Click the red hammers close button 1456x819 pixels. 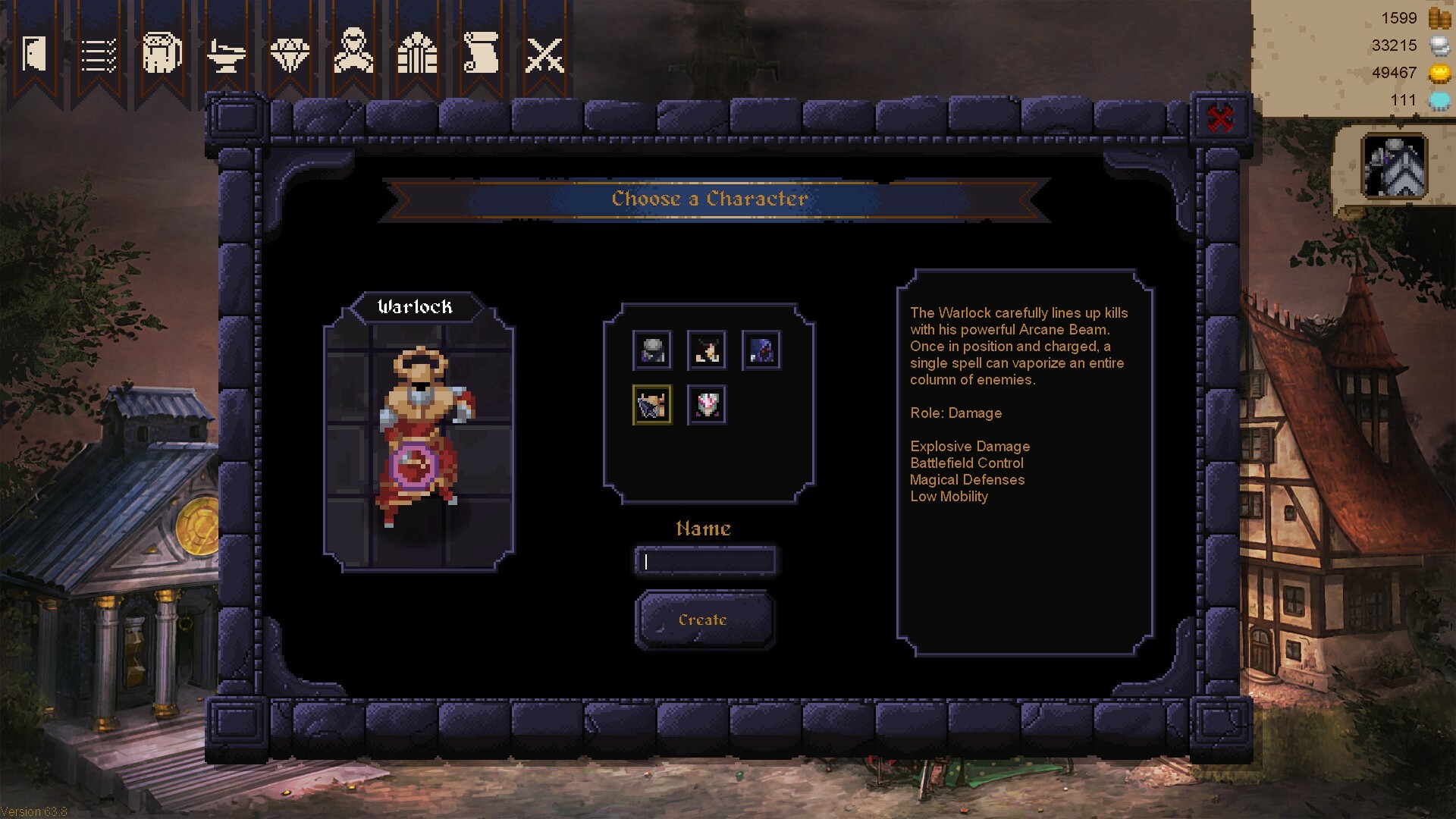tap(1219, 117)
